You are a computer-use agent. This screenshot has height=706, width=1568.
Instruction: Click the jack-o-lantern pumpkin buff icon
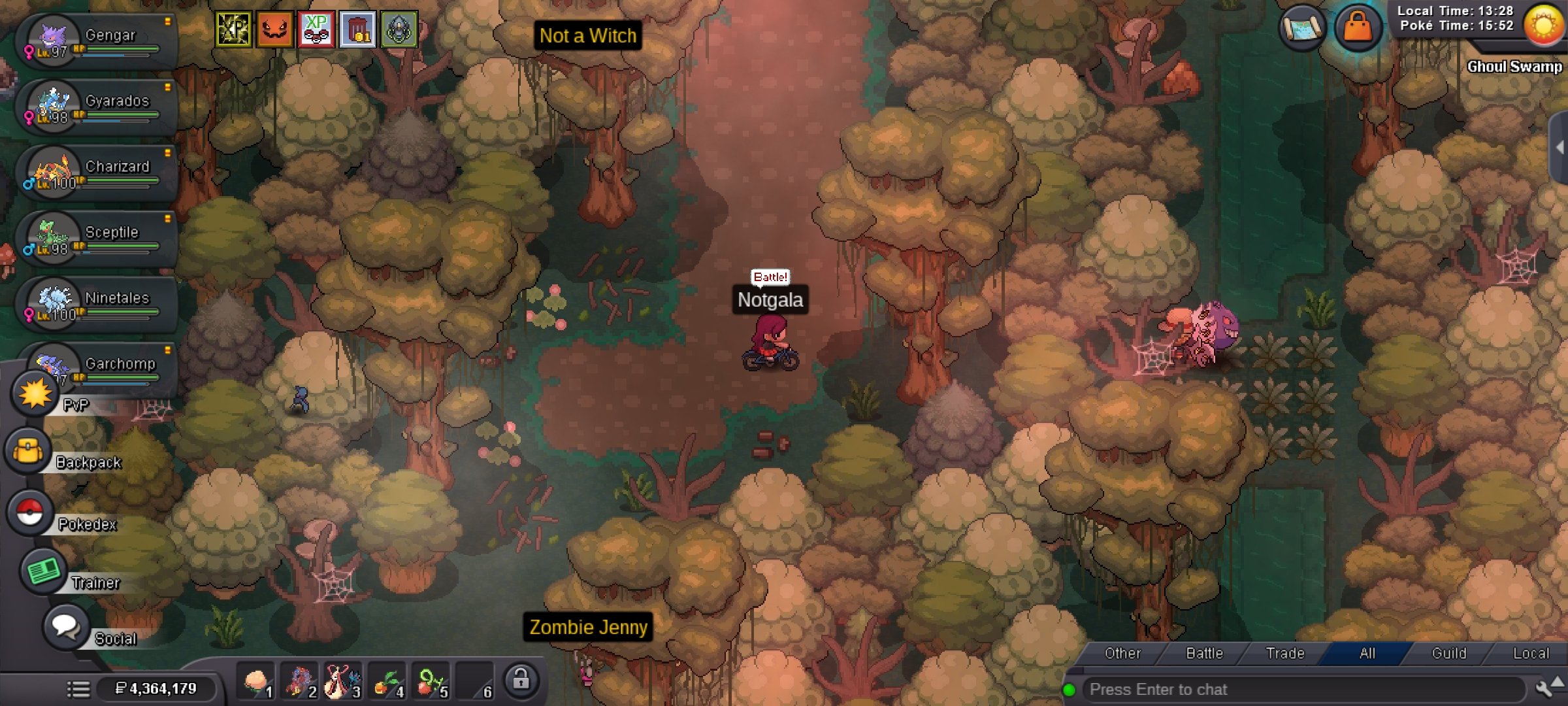(274, 29)
